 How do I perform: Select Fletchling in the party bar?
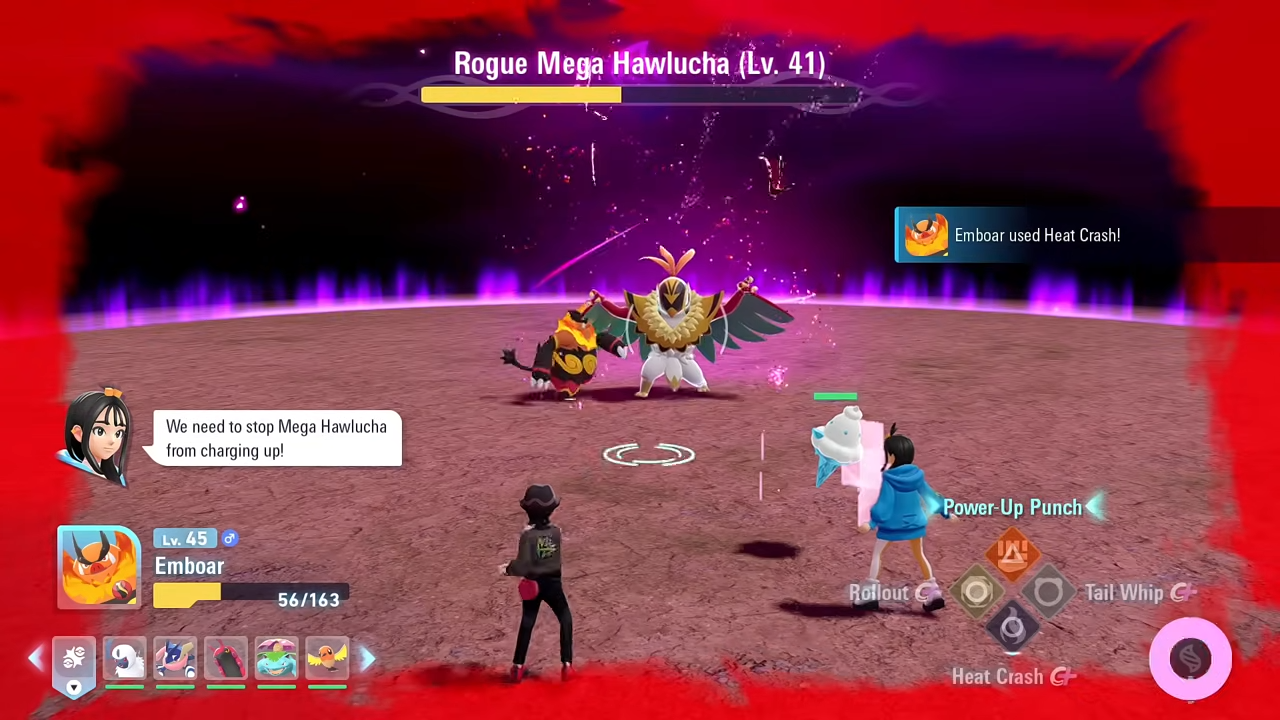[x=327, y=658]
